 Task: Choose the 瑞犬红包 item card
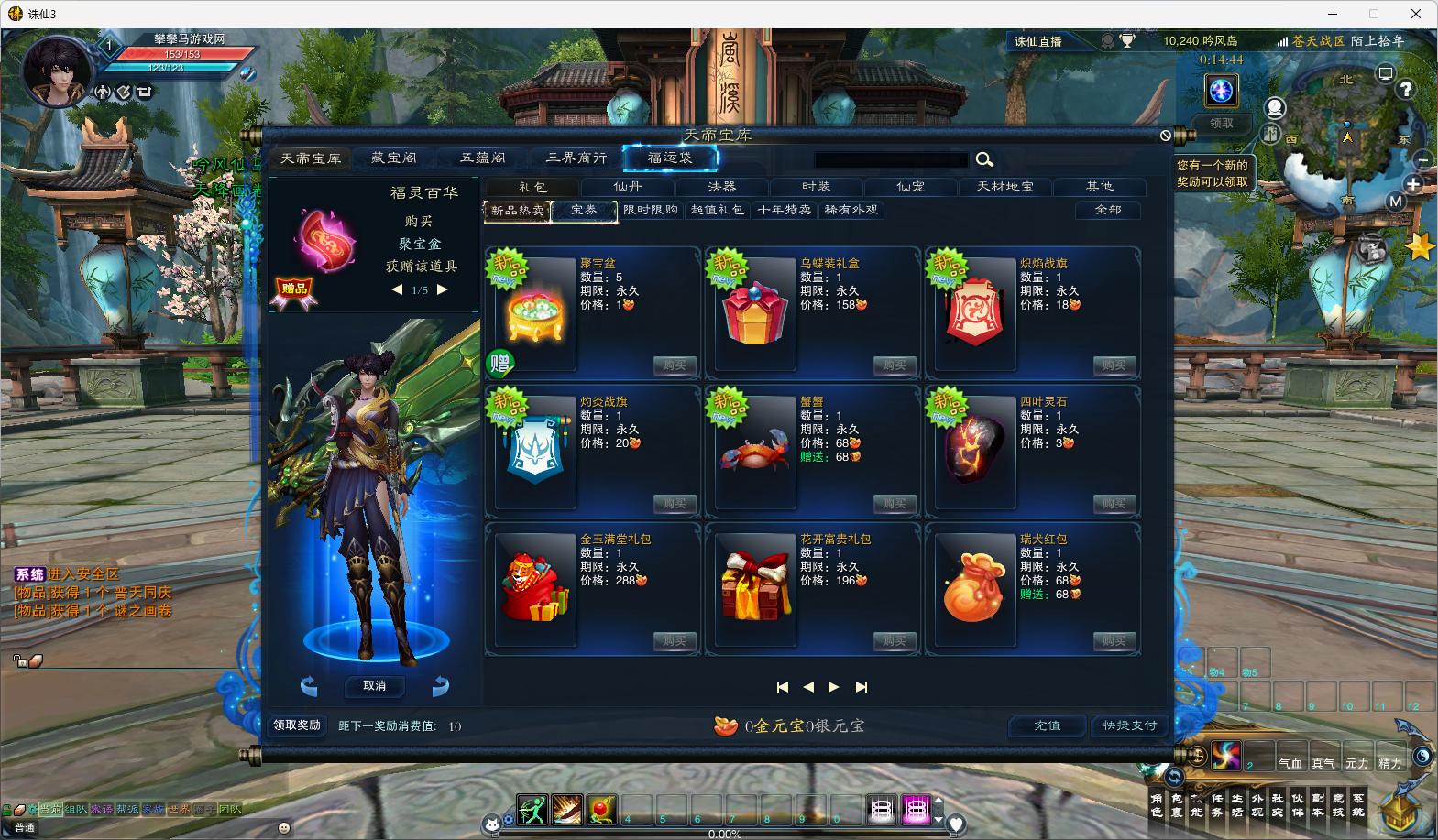[x=1031, y=588]
